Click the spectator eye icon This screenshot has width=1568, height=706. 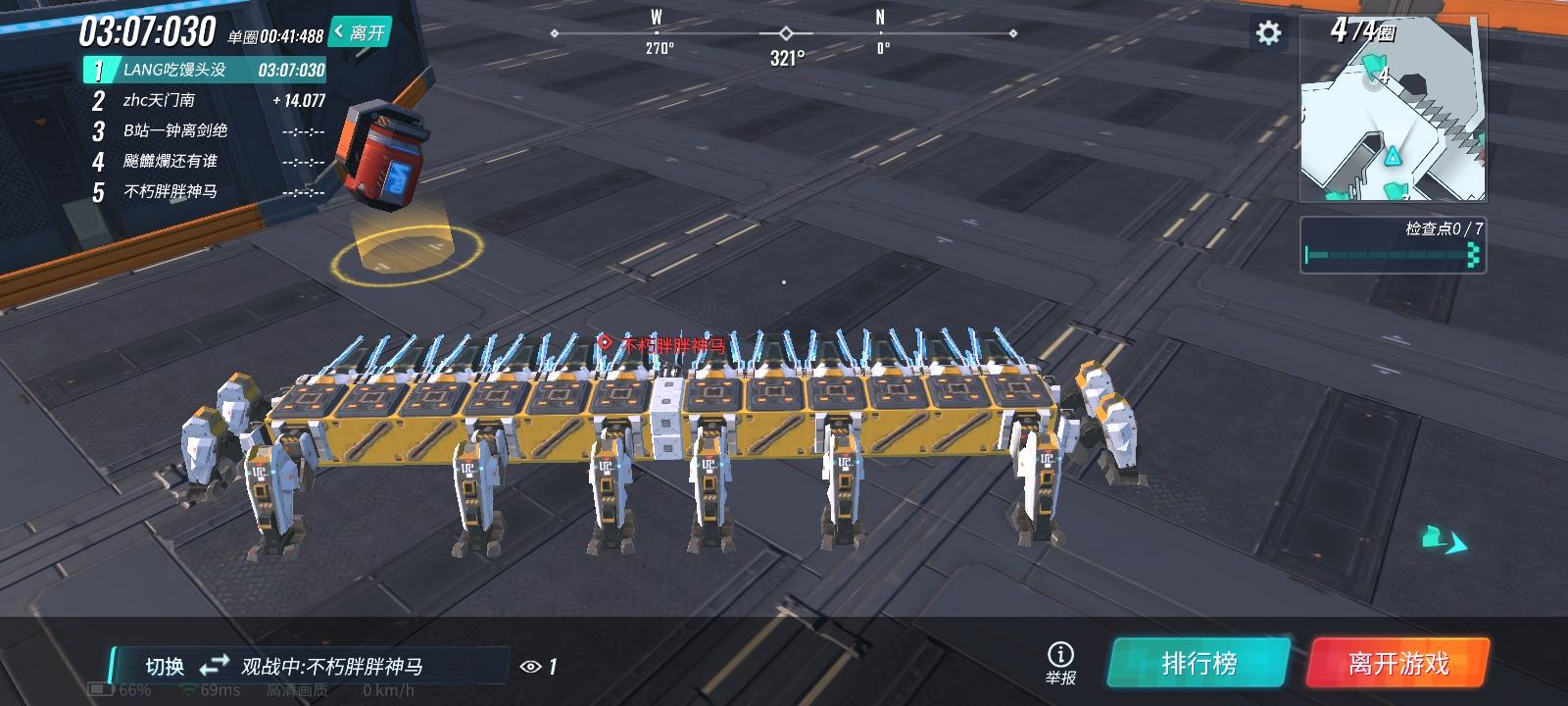[x=529, y=665]
